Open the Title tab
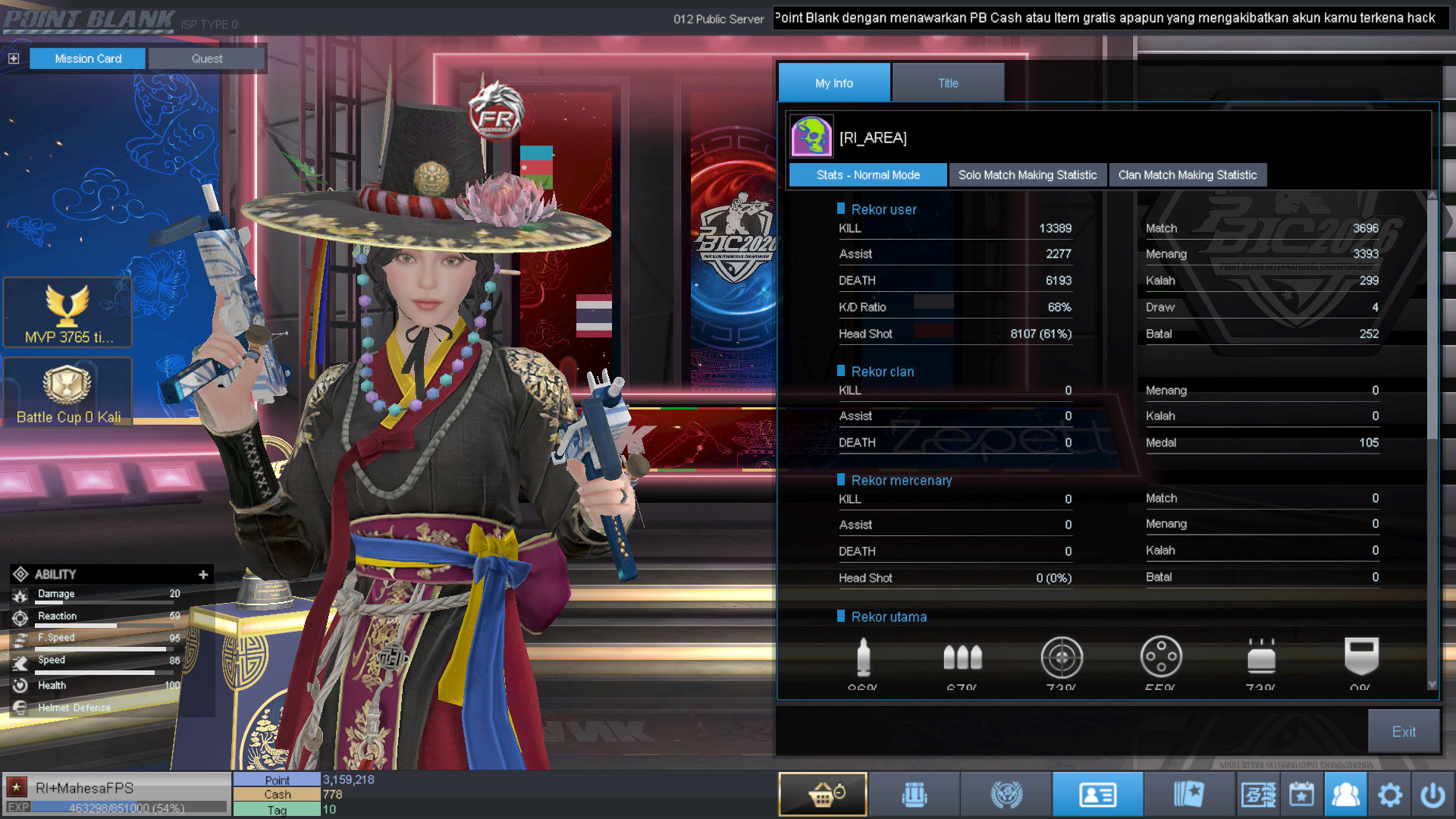 [948, 83]
